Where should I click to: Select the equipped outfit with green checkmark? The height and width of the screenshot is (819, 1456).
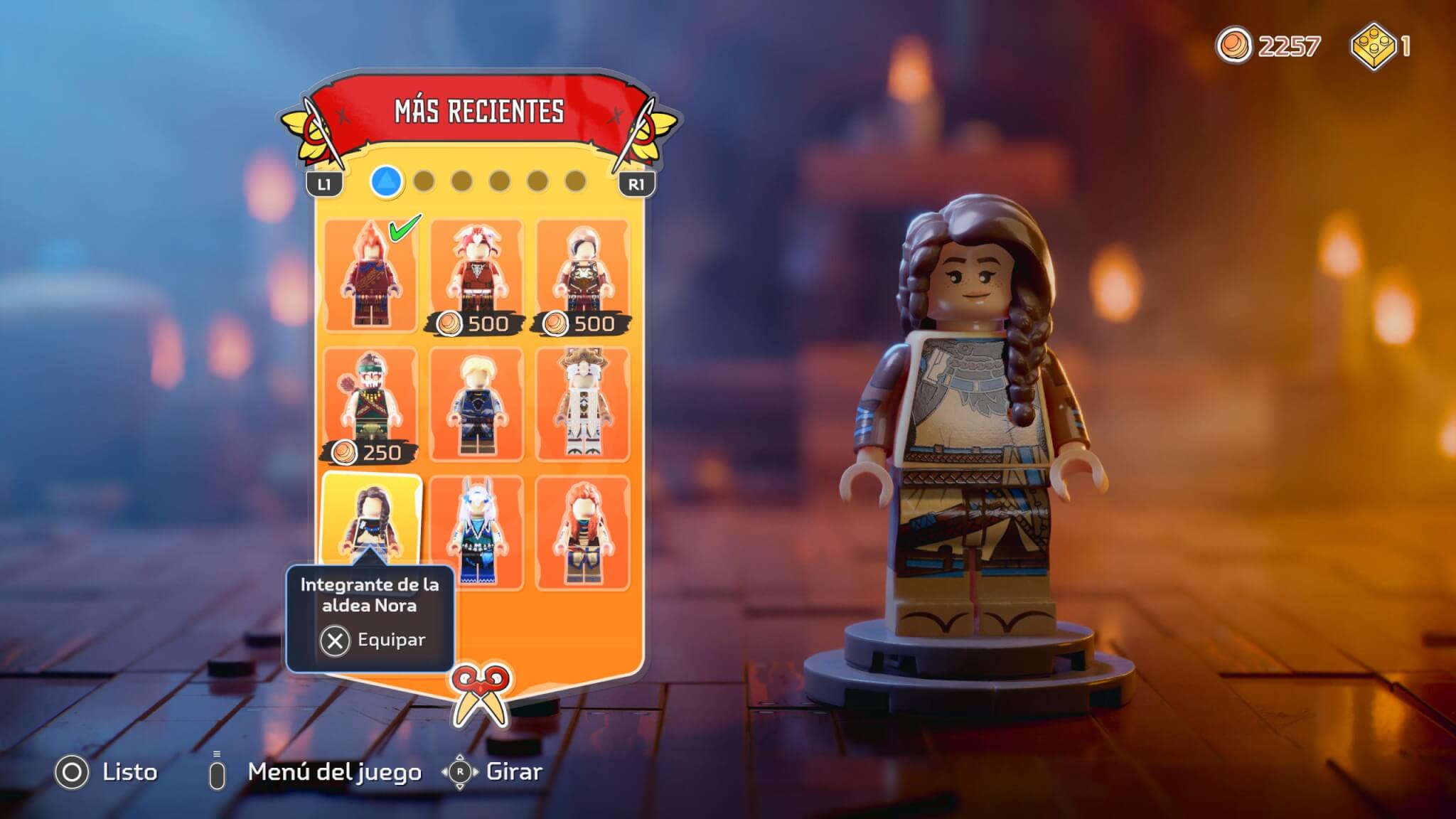coord(370,276)
